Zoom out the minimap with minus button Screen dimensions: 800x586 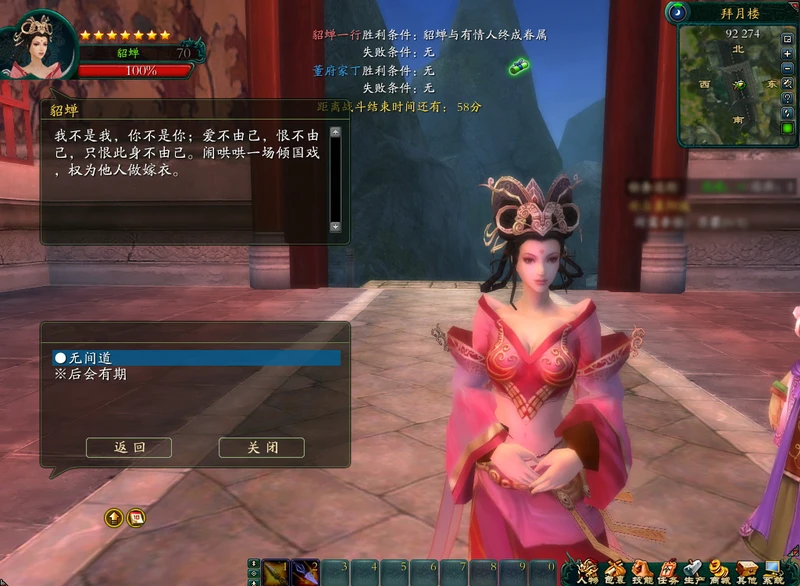(788, 68)
